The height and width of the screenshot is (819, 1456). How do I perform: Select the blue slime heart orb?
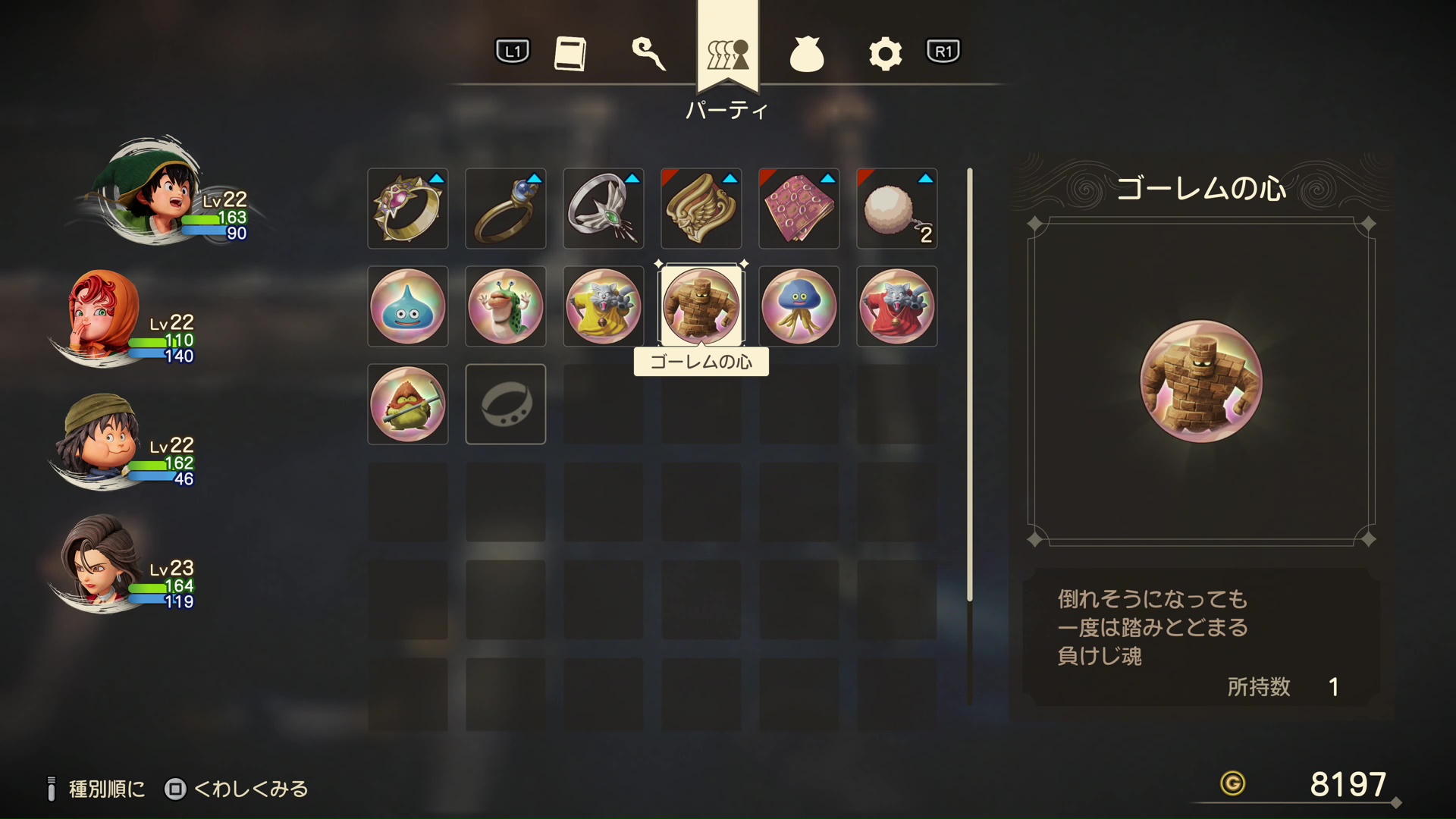click(407, 306)
